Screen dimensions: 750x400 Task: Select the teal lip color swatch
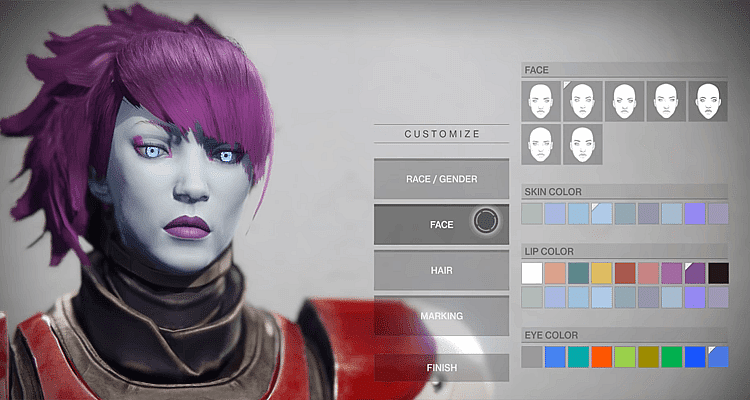click(578, 273)
